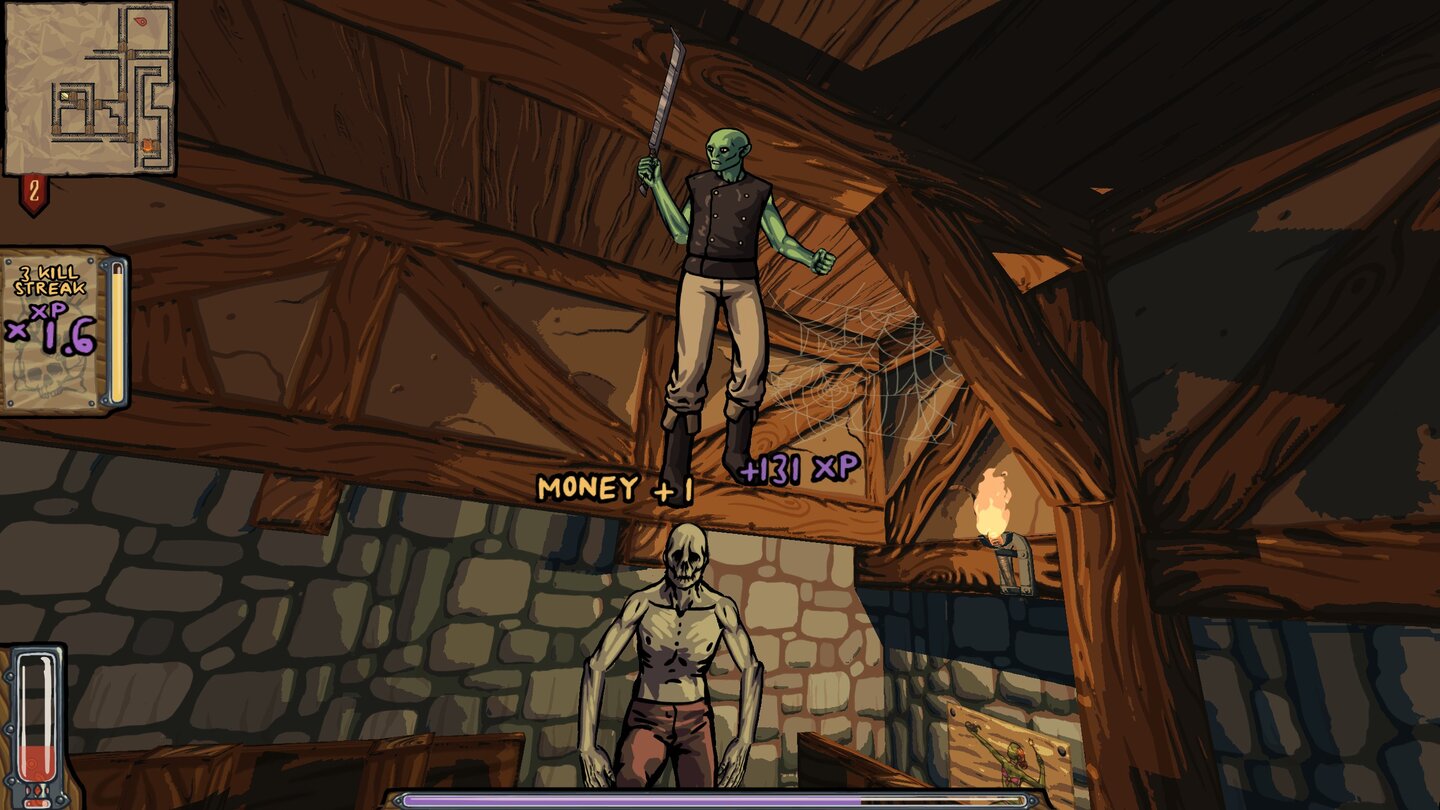Toggle the yellow streak timer bar
The image size is (1440, 810).
(116, 334)
